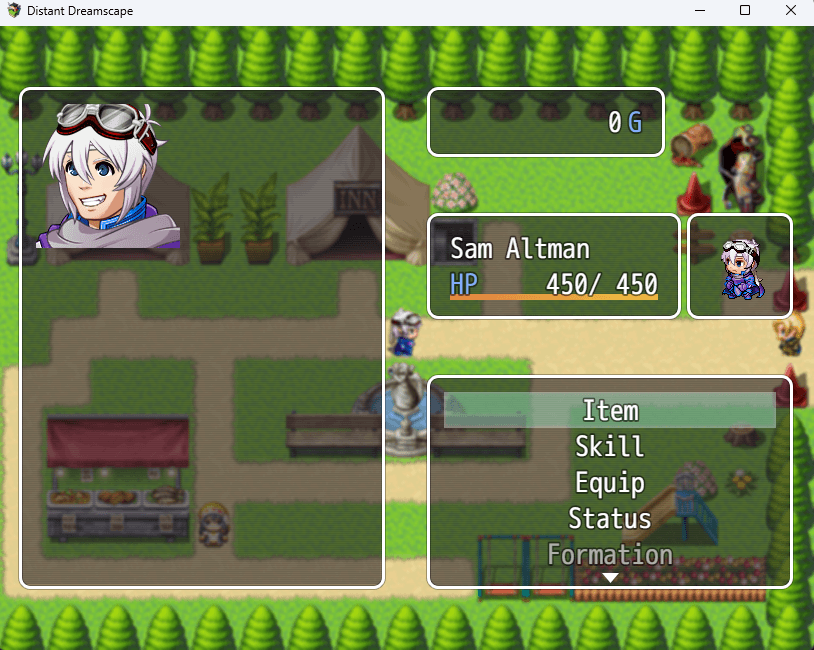Screen dimensions: 814x650
Task: Select the small character sprite panel
Action: click(x=740, y=266)
